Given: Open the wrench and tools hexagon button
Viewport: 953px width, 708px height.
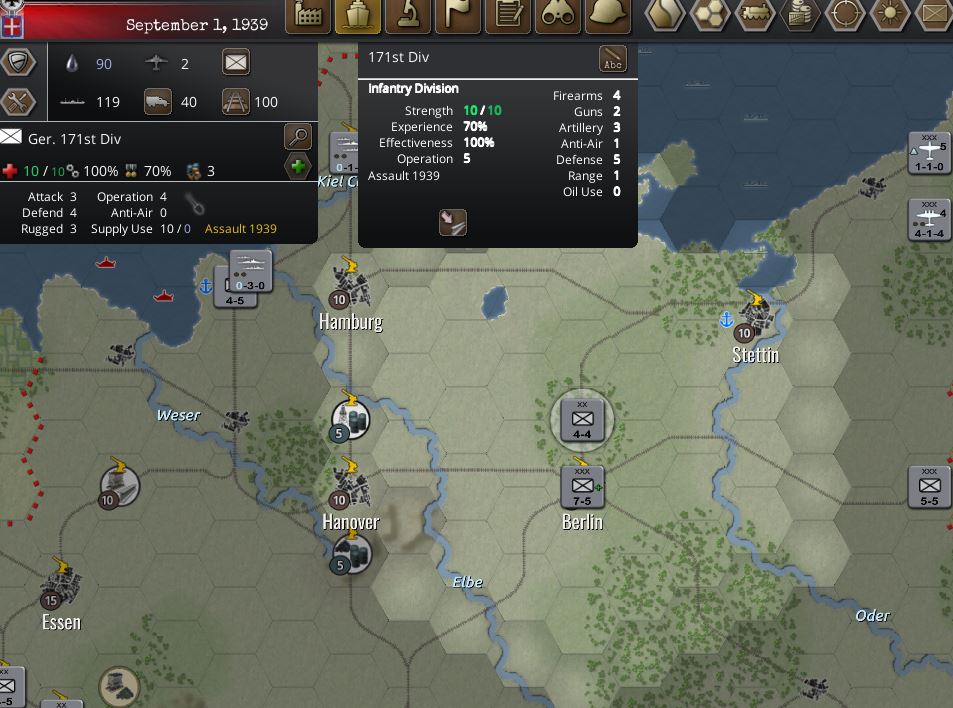Looking at the screenshot, I should click(18, 101).
